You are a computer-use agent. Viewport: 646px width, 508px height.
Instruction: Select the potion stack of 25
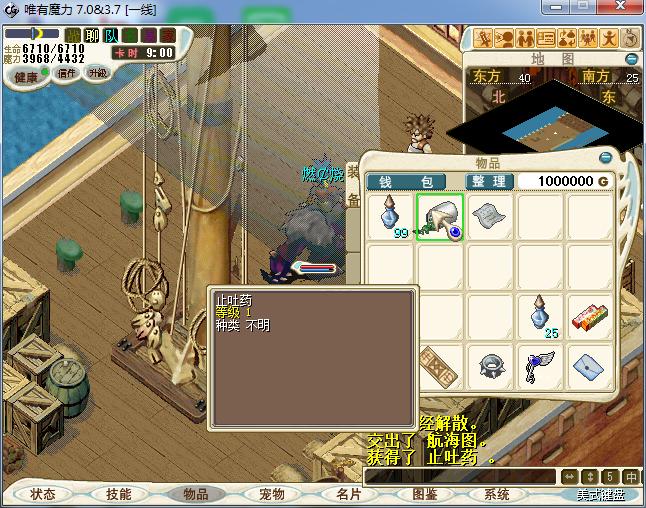point(539,316)
